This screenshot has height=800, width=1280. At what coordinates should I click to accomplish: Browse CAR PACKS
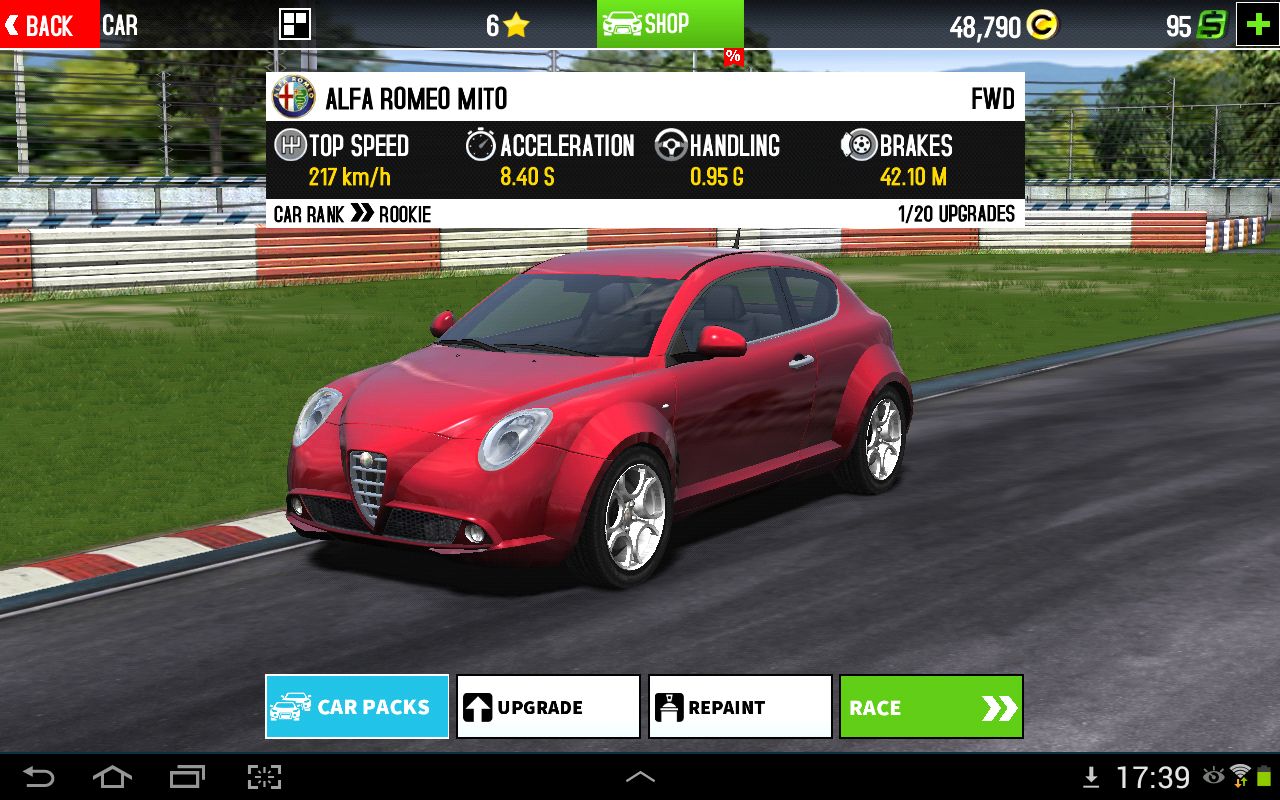tap(356, 706)
